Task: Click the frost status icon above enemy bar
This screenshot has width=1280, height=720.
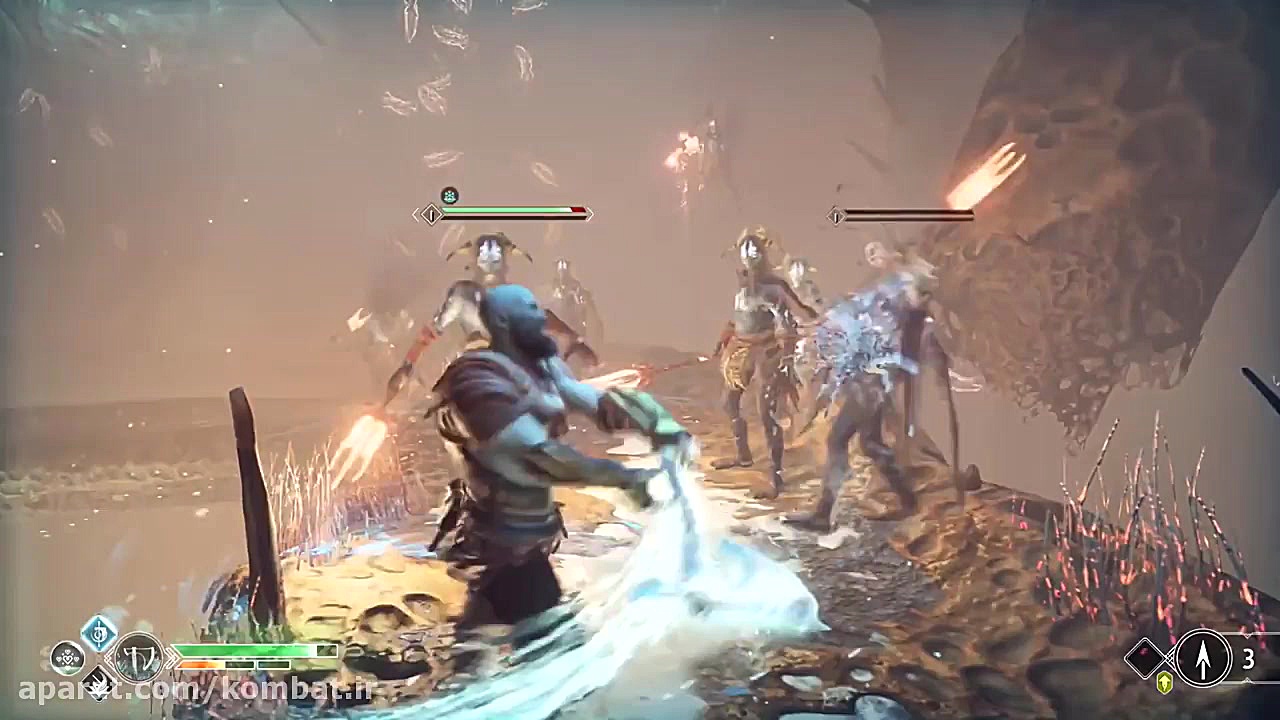Action: point(448,195)
